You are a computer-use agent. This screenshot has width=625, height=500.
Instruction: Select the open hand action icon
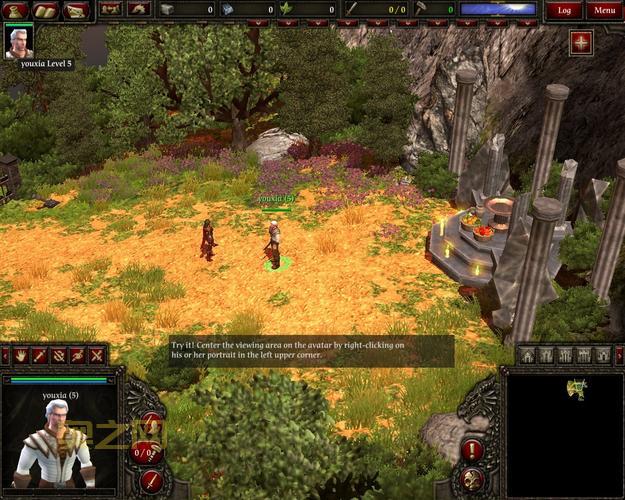click(x=21, y=355)
